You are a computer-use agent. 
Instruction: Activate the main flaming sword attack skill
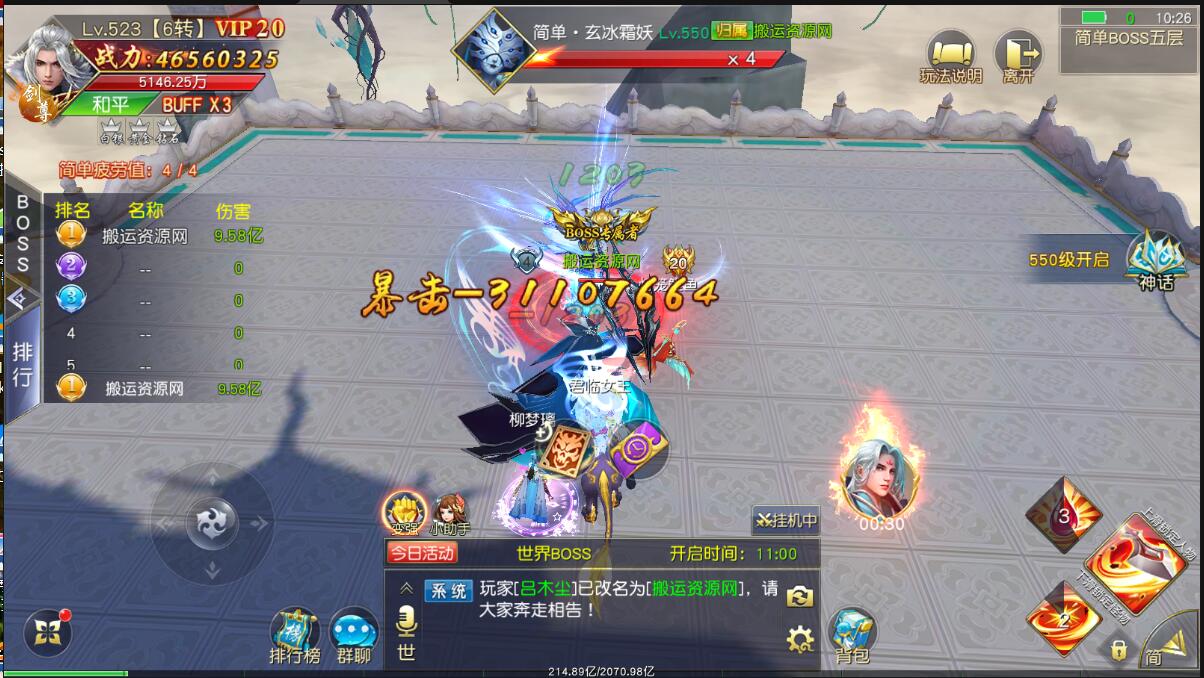(1133, 563)
